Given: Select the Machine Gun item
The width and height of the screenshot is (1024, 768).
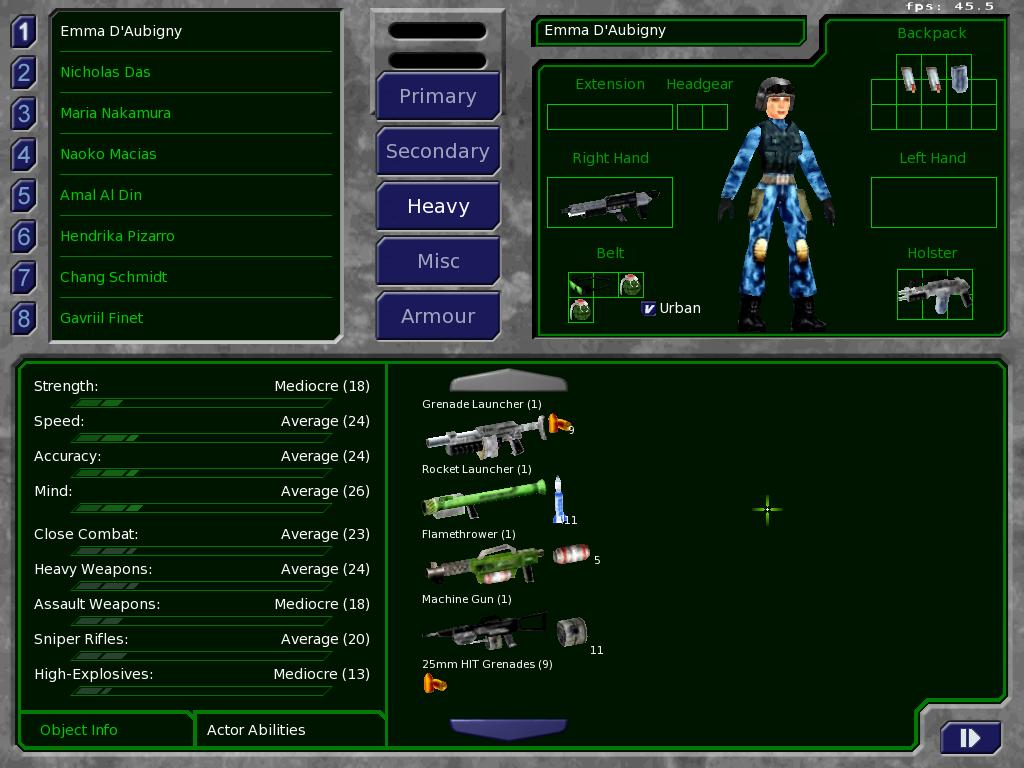Looking at the screenshot, I should pyautogui.click(x=485, y=630).
